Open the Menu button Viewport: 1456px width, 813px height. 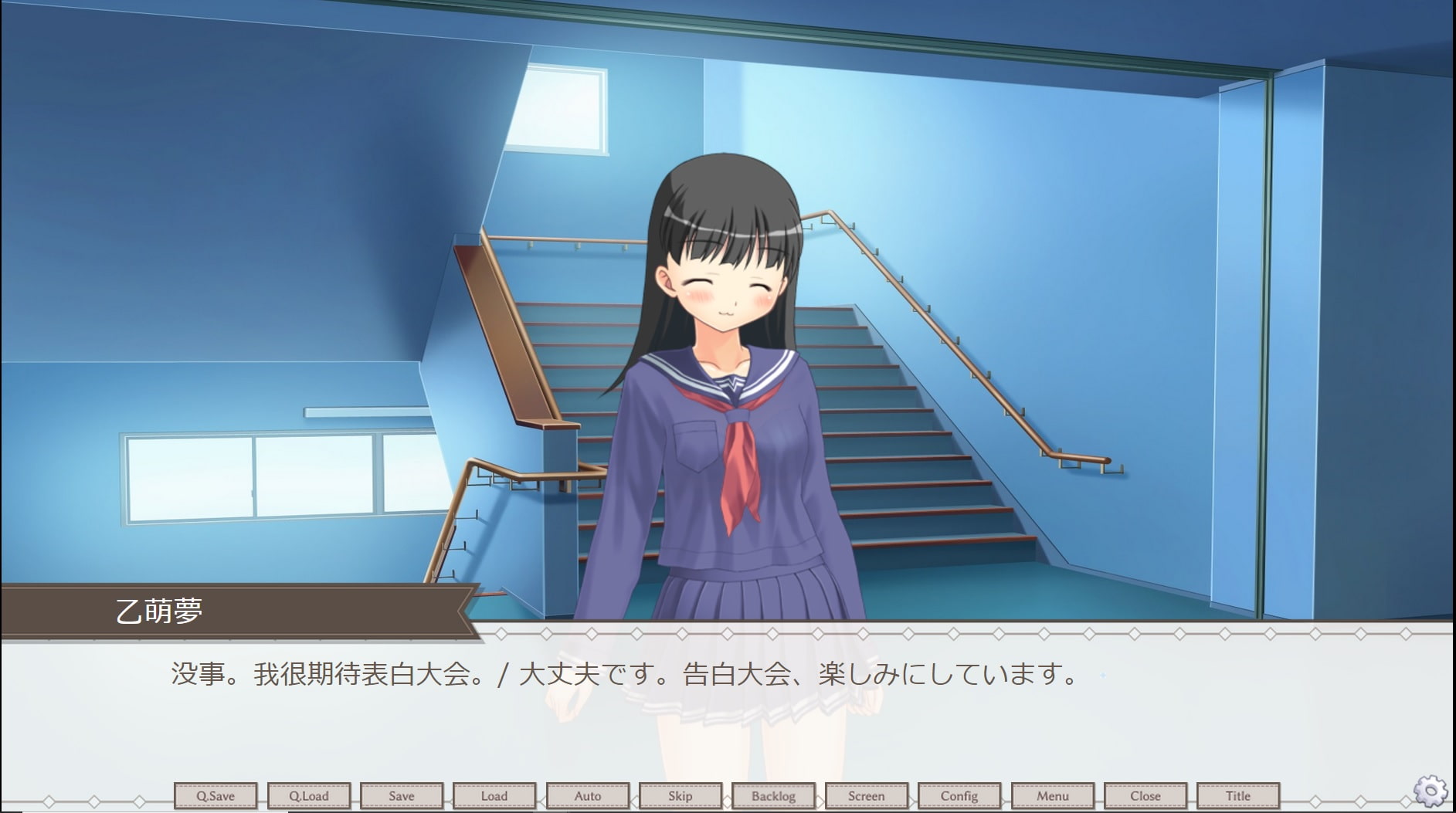pyautogui.click(x=1053, y=795)
